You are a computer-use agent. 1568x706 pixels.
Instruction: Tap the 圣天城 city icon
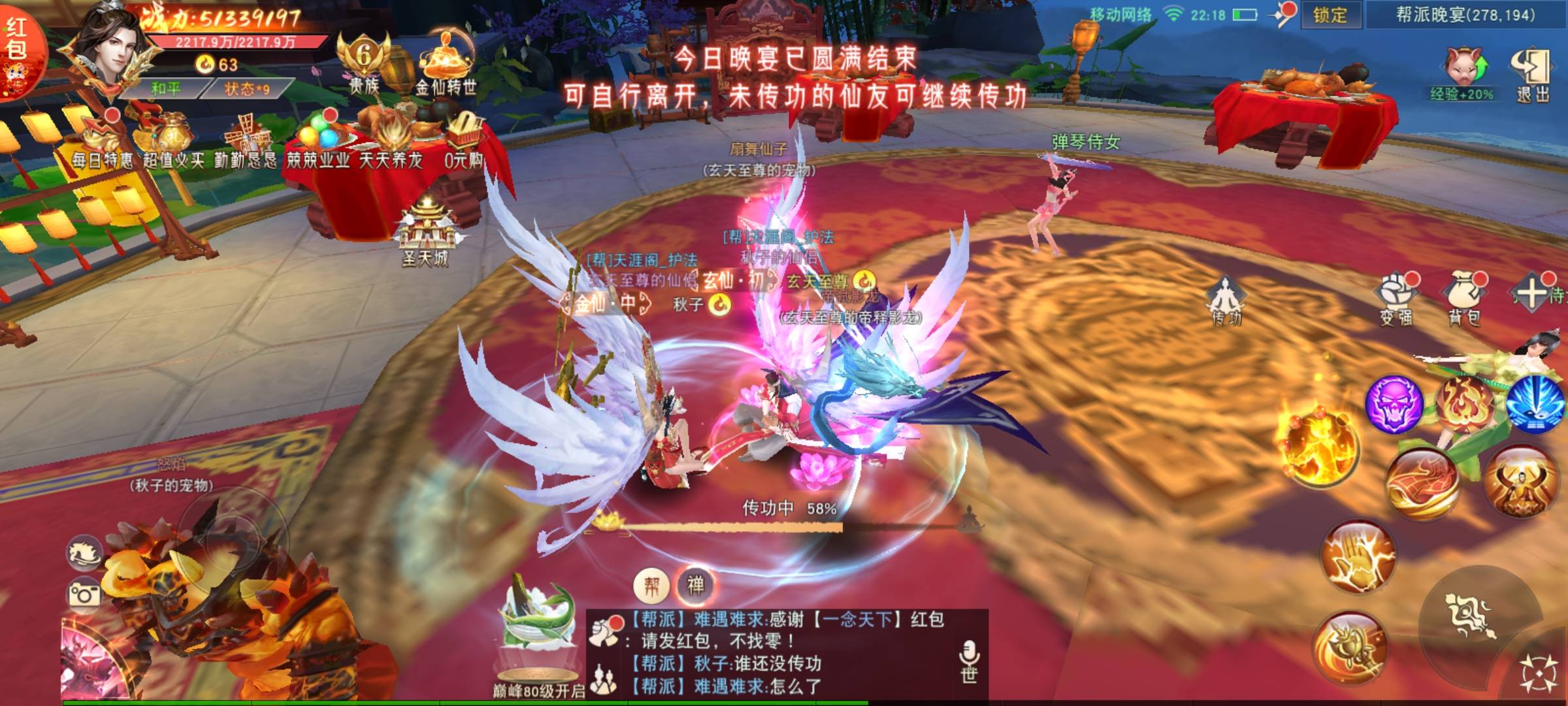click(x=426, y=232)
